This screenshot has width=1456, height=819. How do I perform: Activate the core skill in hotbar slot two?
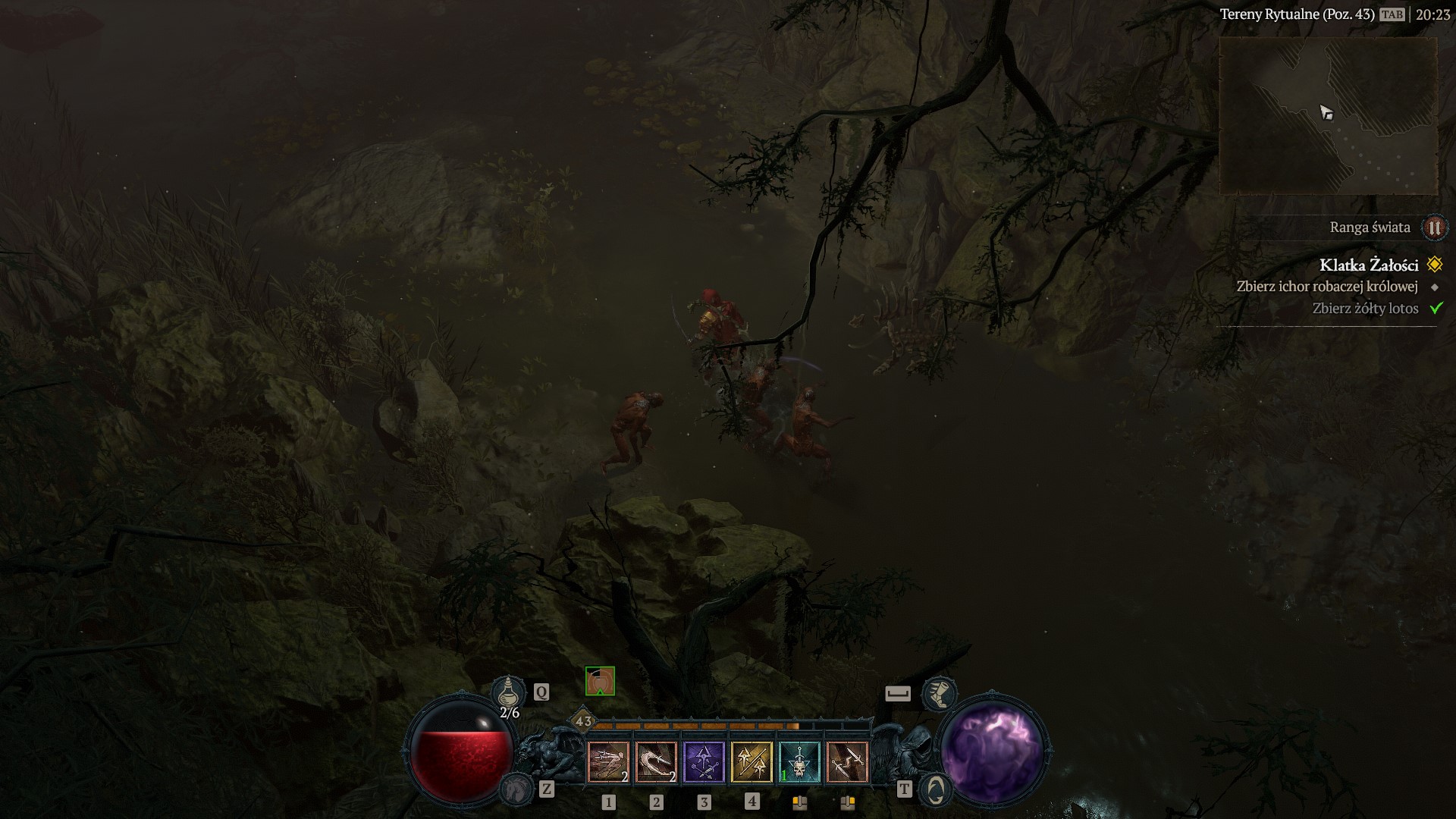click(x=655, y=762)
